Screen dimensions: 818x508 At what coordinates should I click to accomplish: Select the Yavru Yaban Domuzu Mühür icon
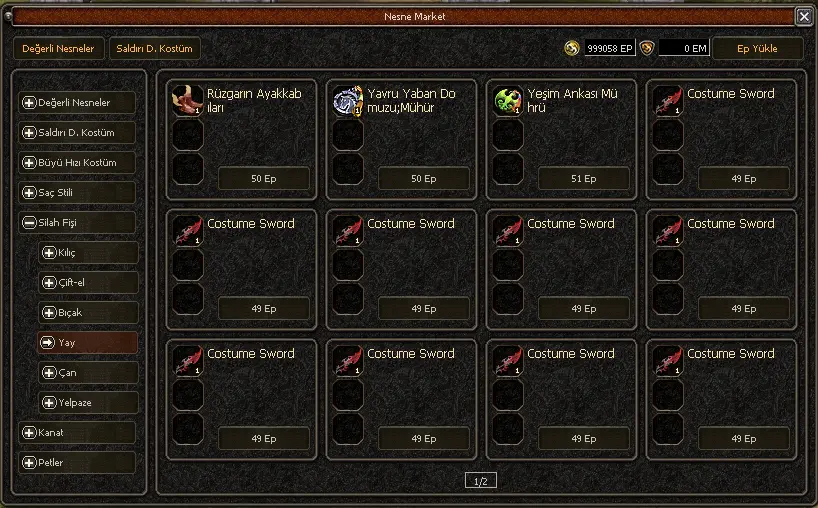tap(347, 101)
